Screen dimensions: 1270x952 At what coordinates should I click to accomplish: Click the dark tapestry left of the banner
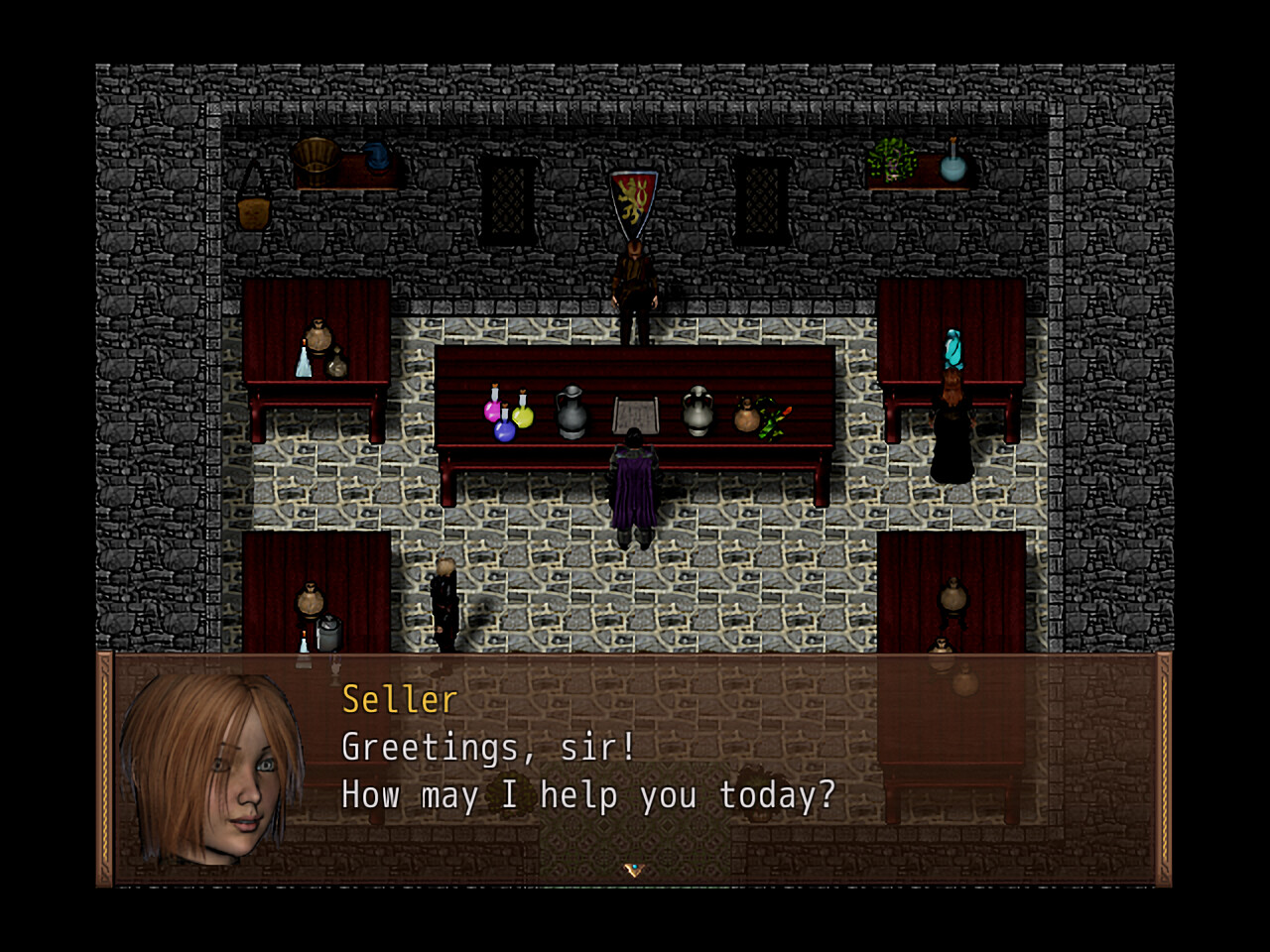click(508, 198)
